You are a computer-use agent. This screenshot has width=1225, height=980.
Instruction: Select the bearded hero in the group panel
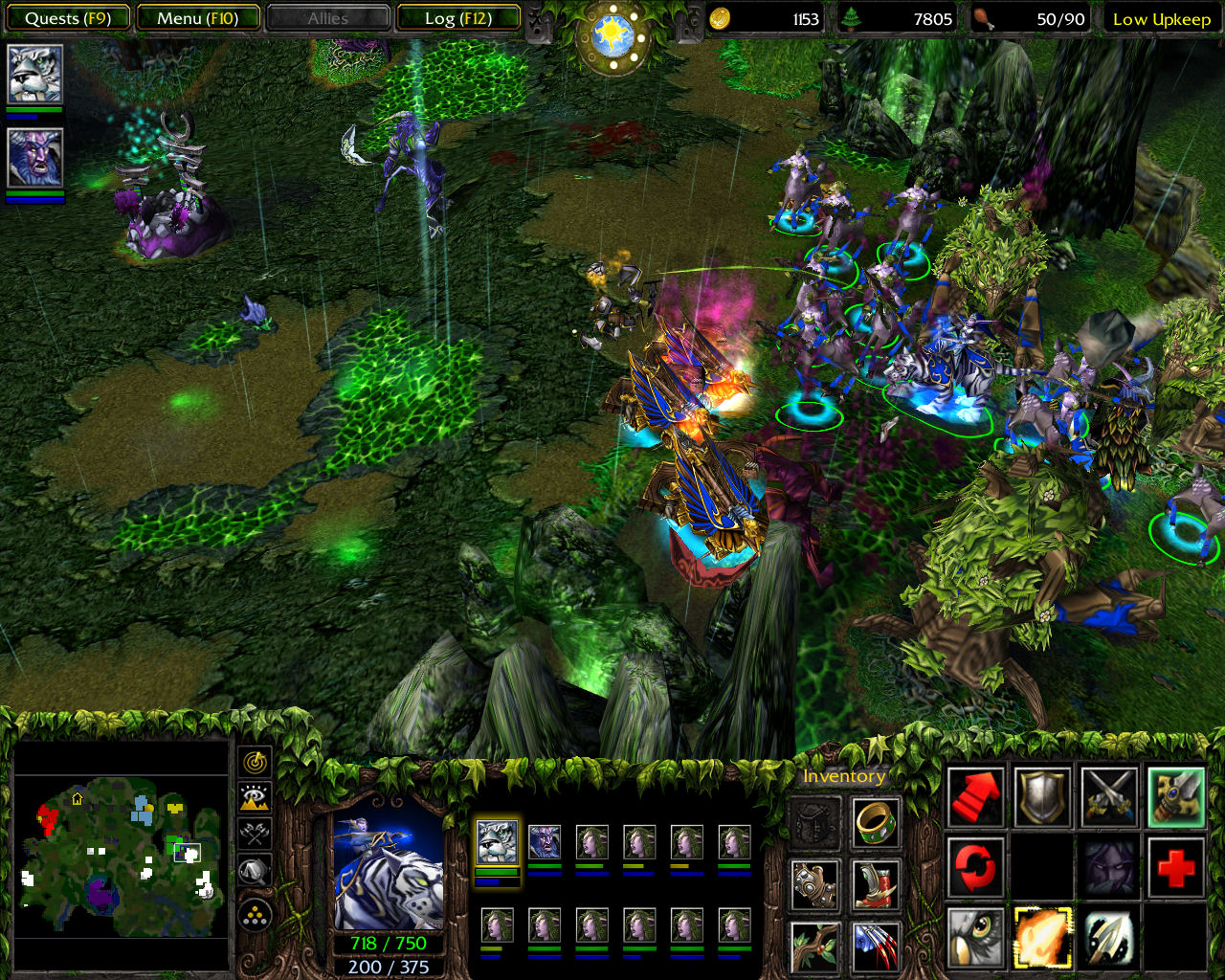(545, 841)
